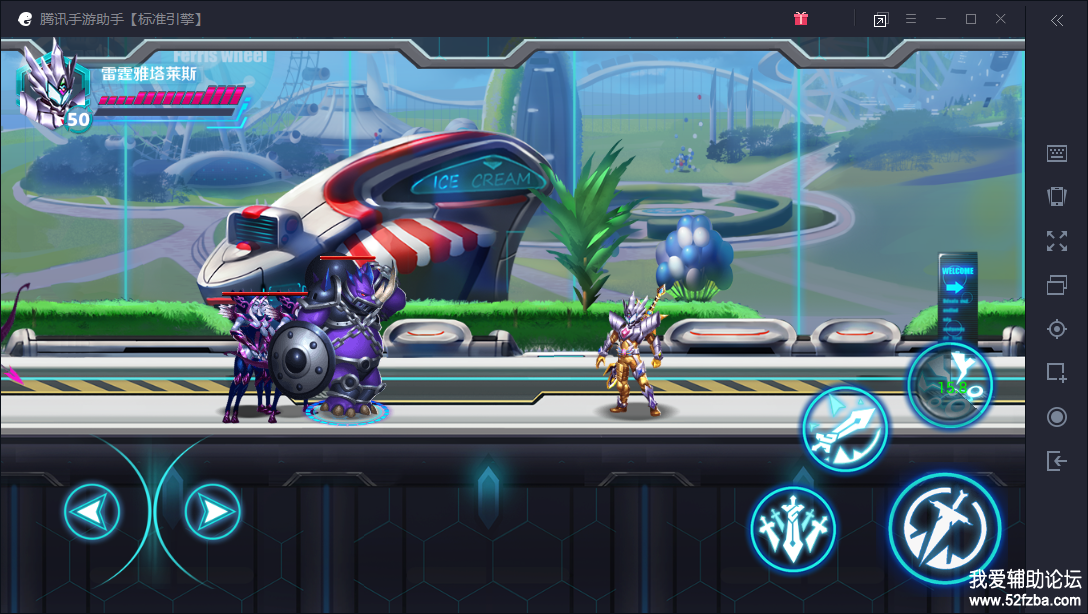
Task: Close the emulator window
Action: point(1001,19)
